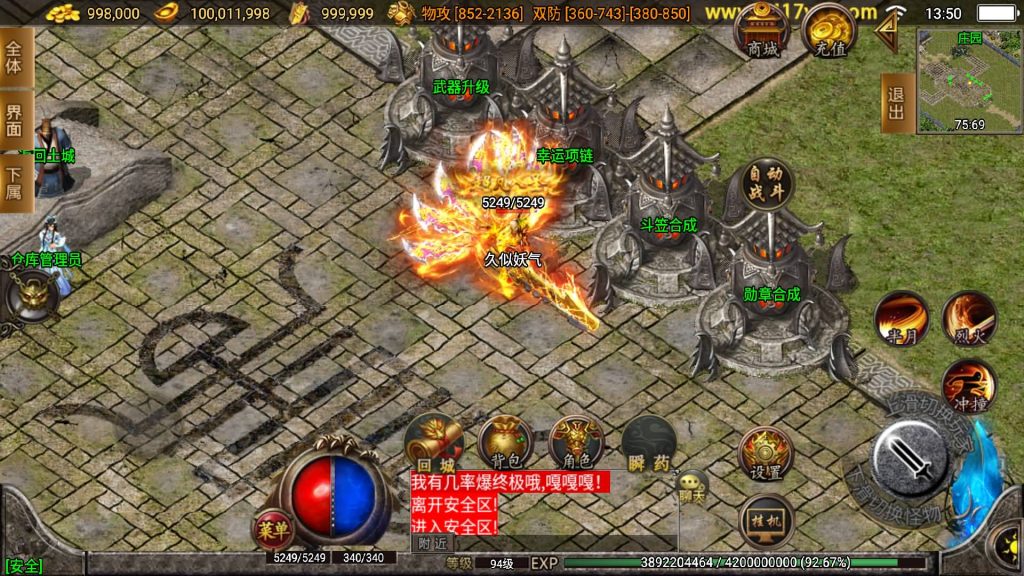Tap the 退出 exit button
Viewport: 1024px width, 576px height.
tap(896, 103)
